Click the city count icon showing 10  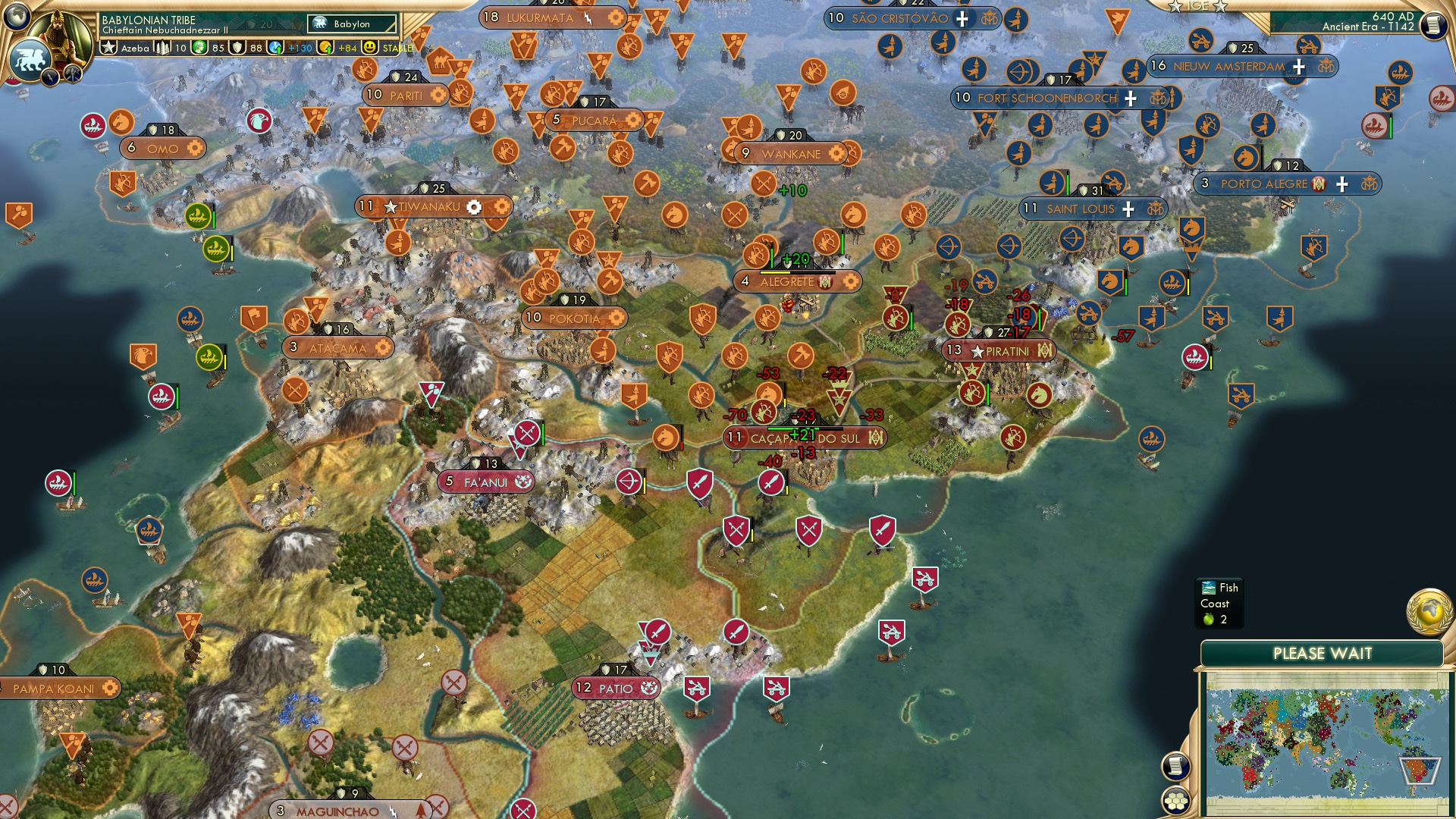(x=163, y=48)
